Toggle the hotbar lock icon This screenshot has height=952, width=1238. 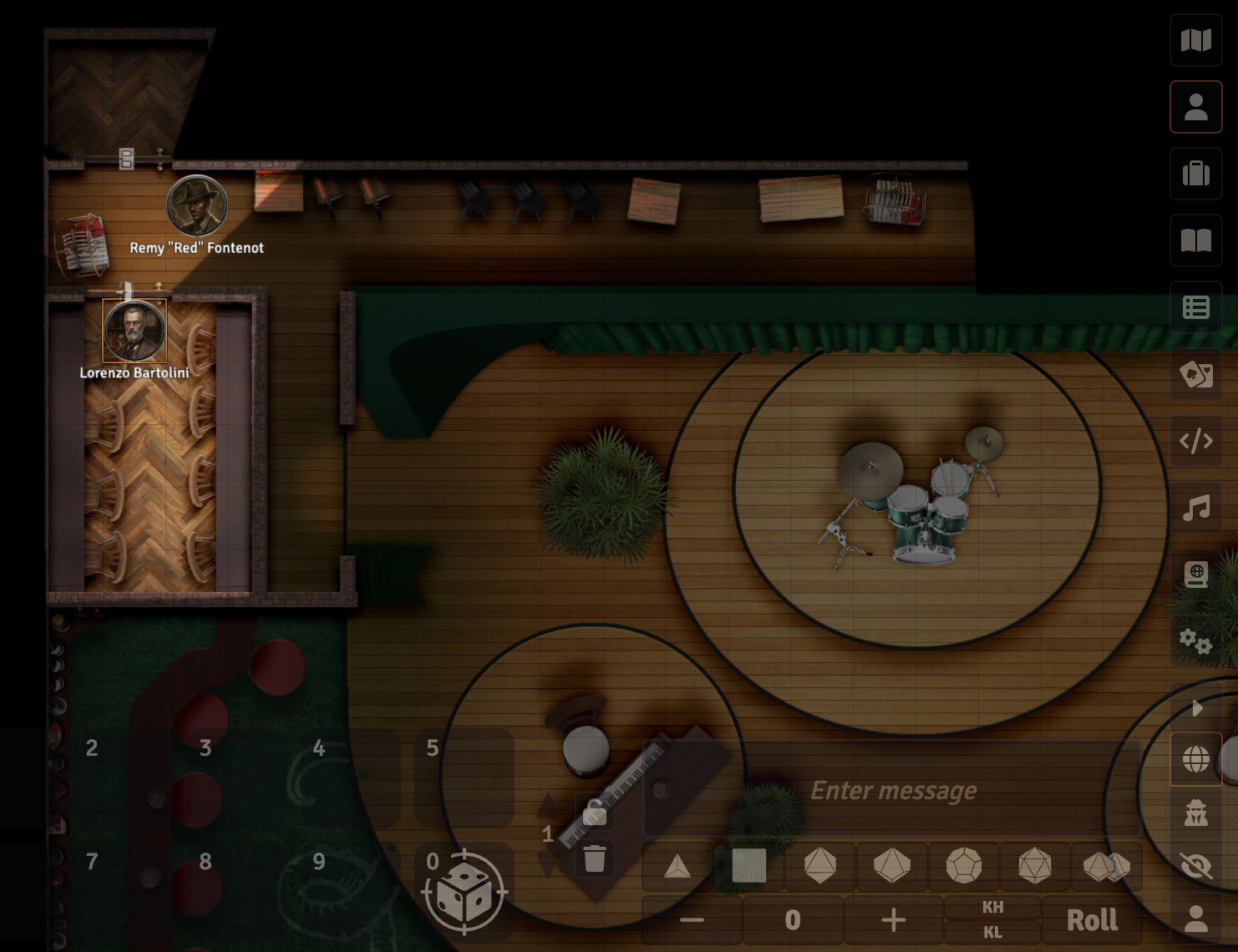pyautogui.click(x=594, y=811)
